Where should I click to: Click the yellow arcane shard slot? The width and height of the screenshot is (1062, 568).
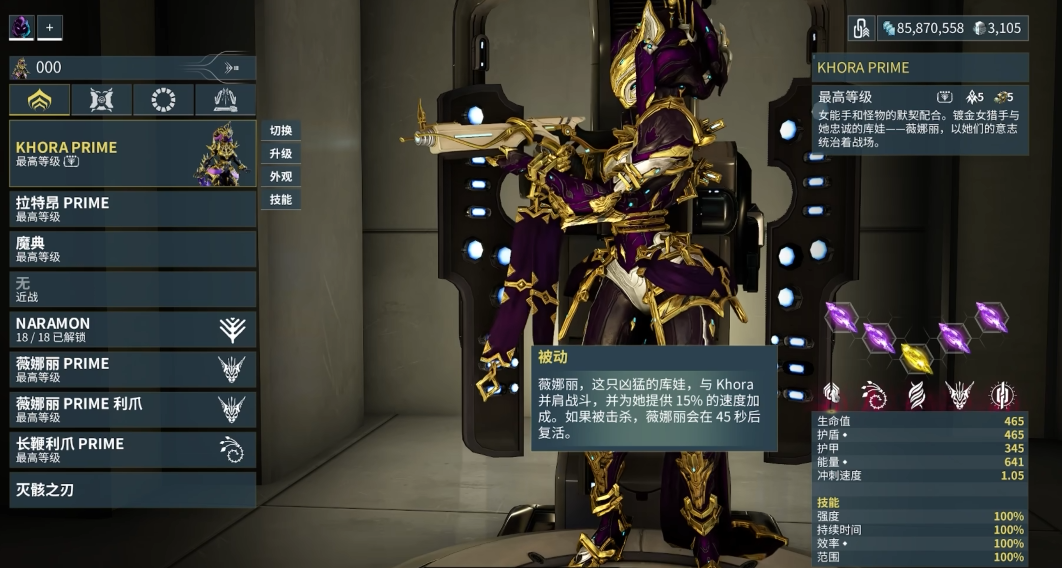tap(916, 357)
